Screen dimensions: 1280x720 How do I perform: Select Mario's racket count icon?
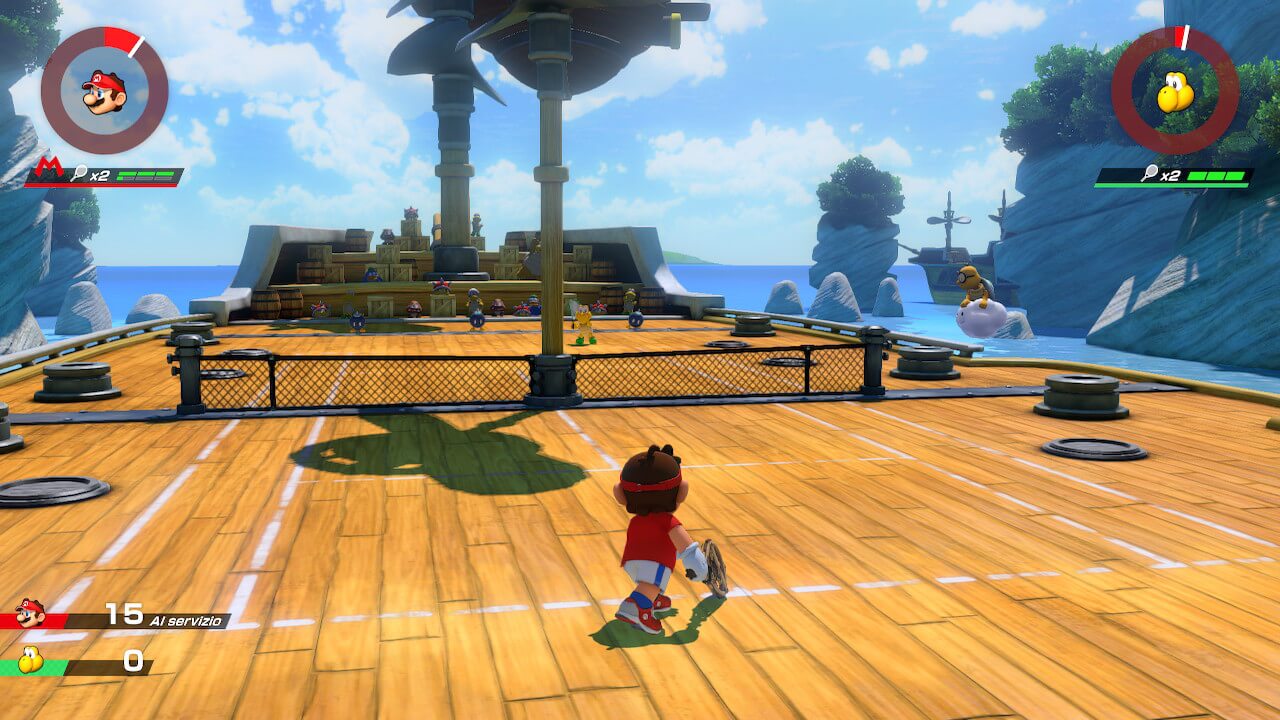point(76,175)
